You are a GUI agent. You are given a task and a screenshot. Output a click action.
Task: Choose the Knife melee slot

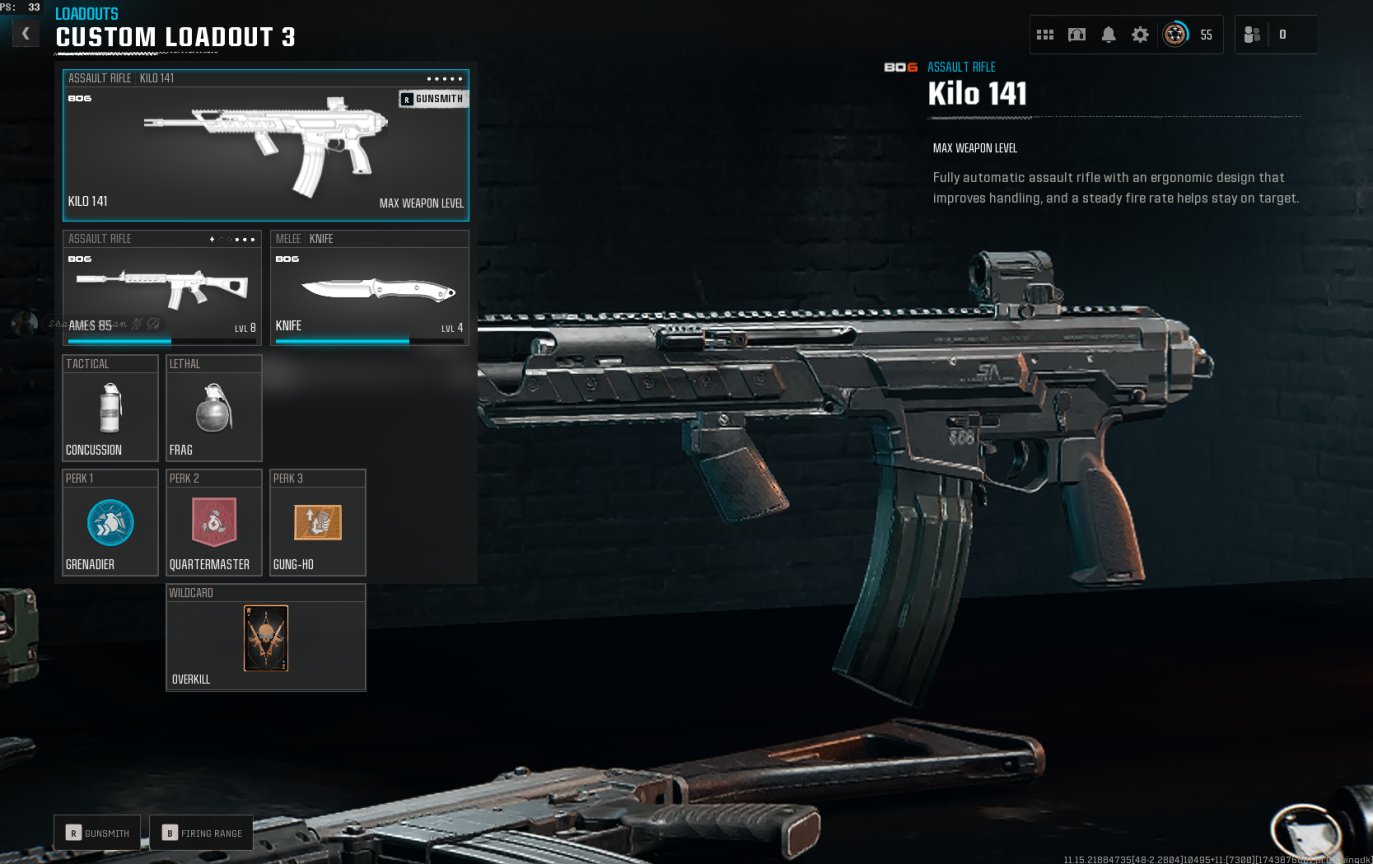tap(370, 288)
